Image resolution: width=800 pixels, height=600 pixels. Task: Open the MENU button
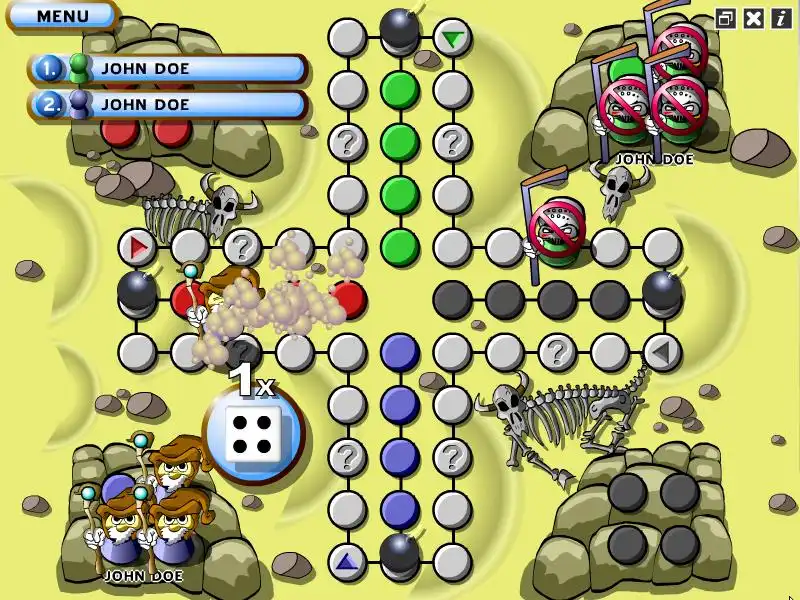click(x=62, y=16)
